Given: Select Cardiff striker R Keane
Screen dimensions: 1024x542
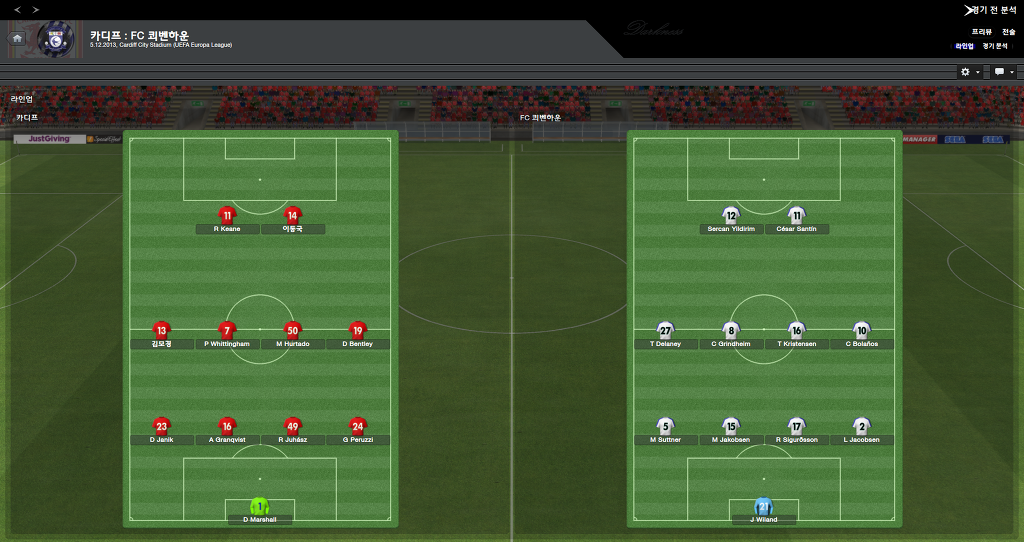Looking at the screenshot, I should (x=227, y=216).
